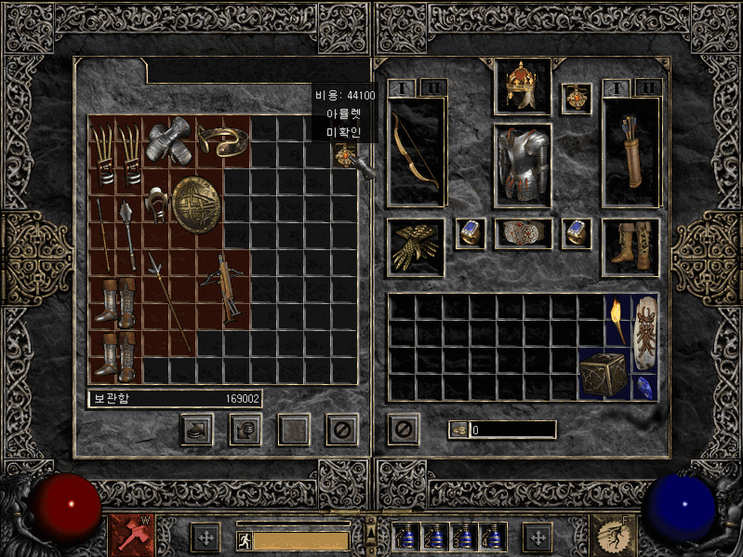Open the Horadric Cube in the inventory

(603, 373)
